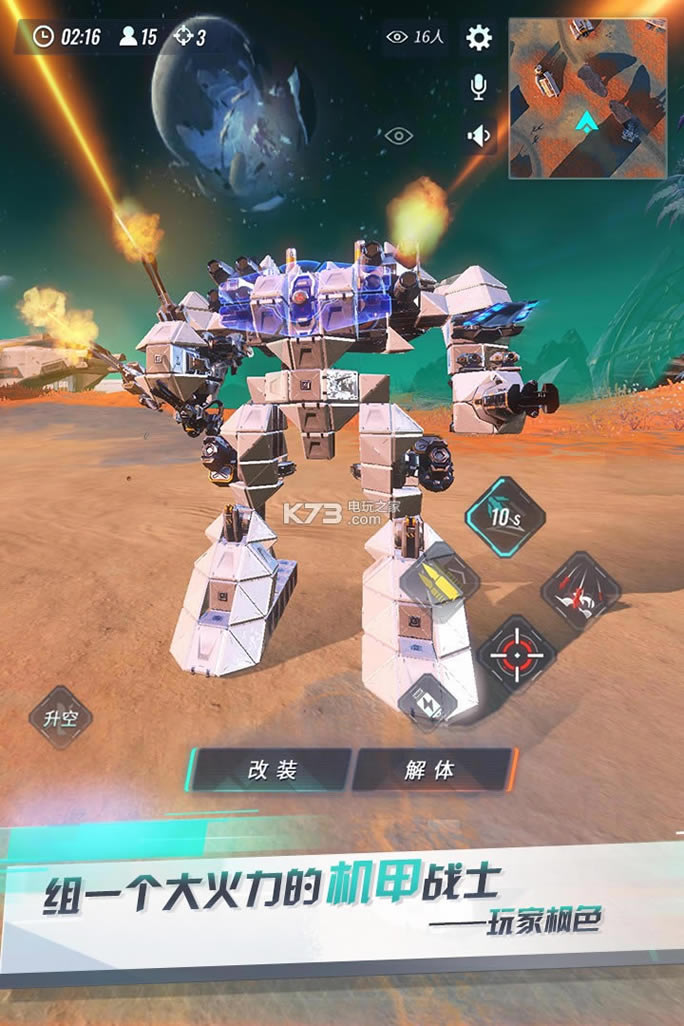Viewport: 684px width, 1026px height.
Task: Choose the 解体 dismantle button
Action: pyautogui.click(x=432, y=769)
